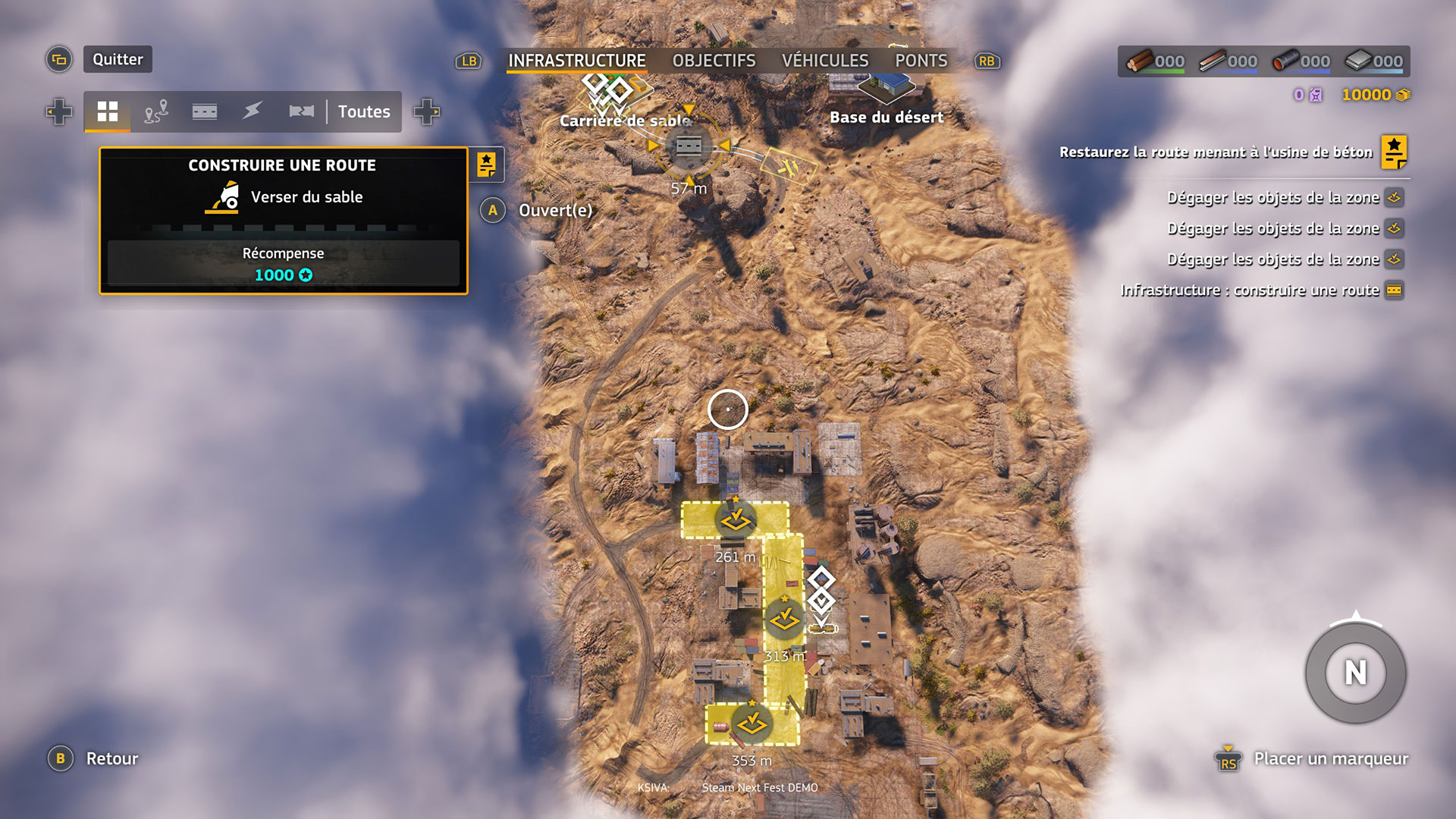Click the Base du désert map marker
The image size is (1456, 819).
point(886,91)
